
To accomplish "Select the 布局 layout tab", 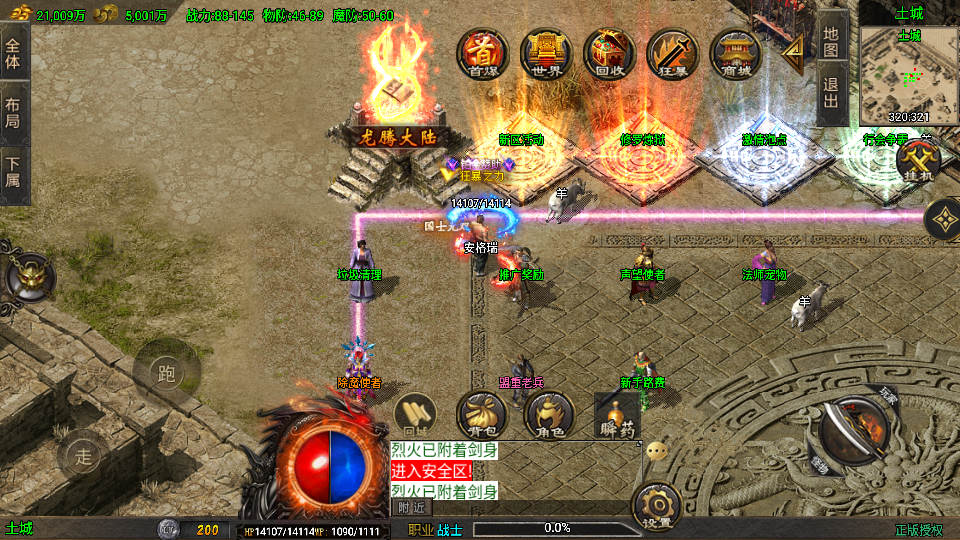I will pos(14,112).
